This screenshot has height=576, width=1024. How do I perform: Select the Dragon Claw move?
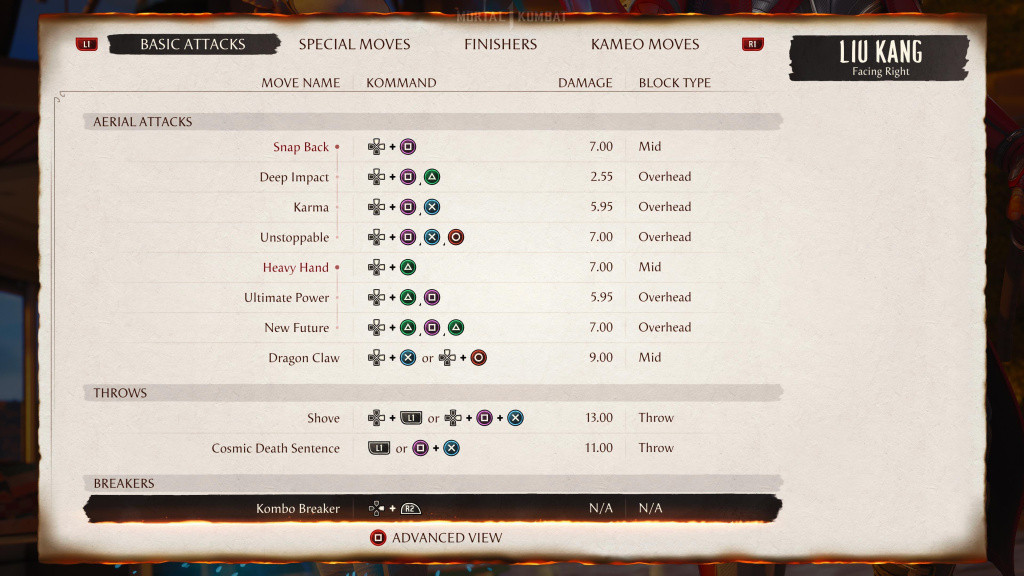303,358
